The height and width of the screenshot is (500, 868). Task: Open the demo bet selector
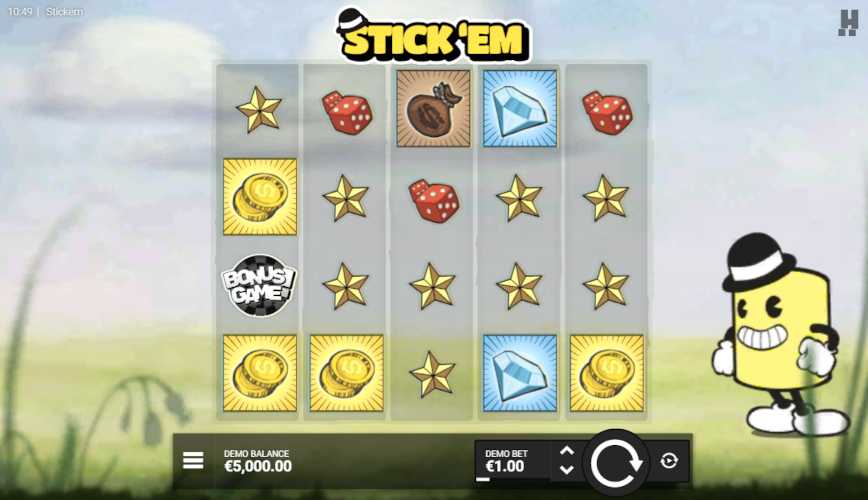[510, 461]
